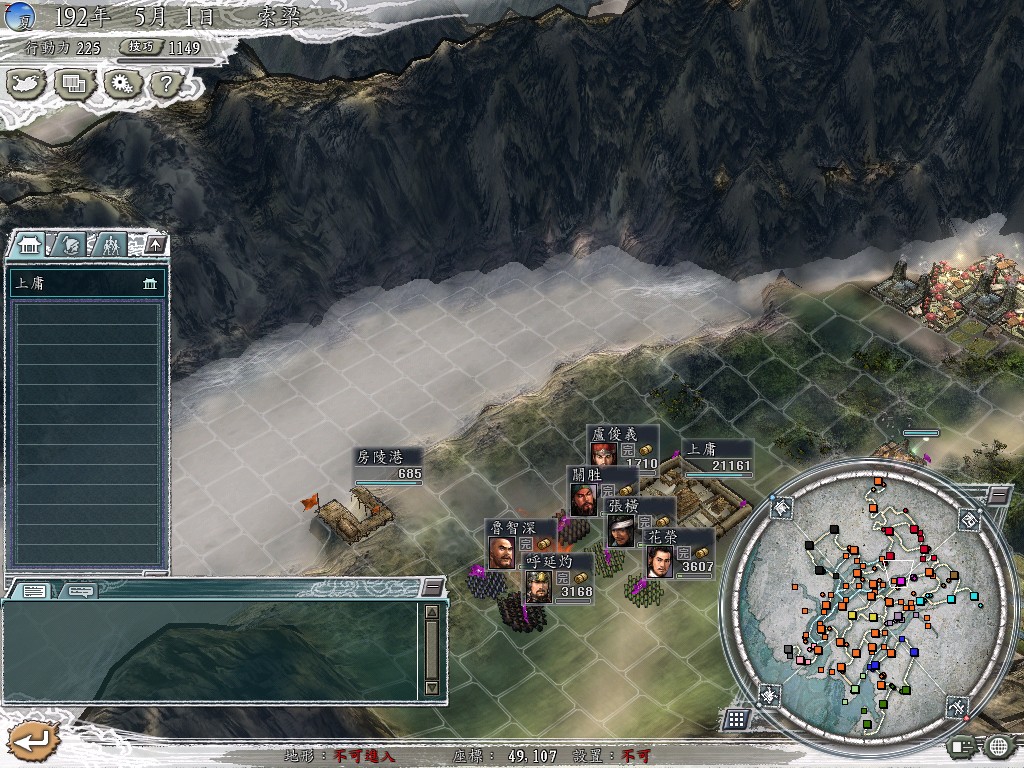
Task: Collapse the side list panel with arrow
Action: pyautogui.click(x=155, y=244)
